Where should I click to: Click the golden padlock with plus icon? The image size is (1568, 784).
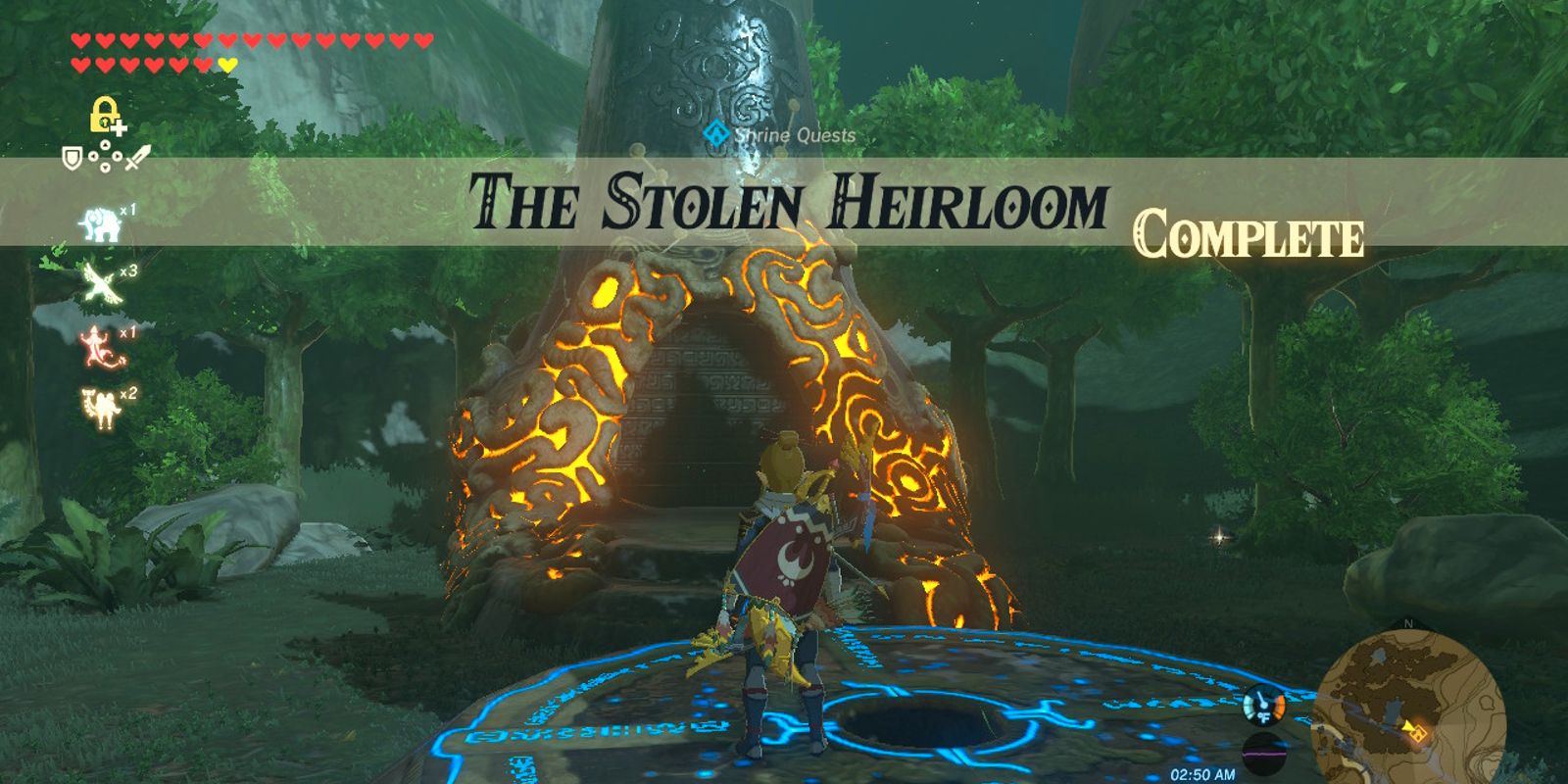[x=105, y=115]
